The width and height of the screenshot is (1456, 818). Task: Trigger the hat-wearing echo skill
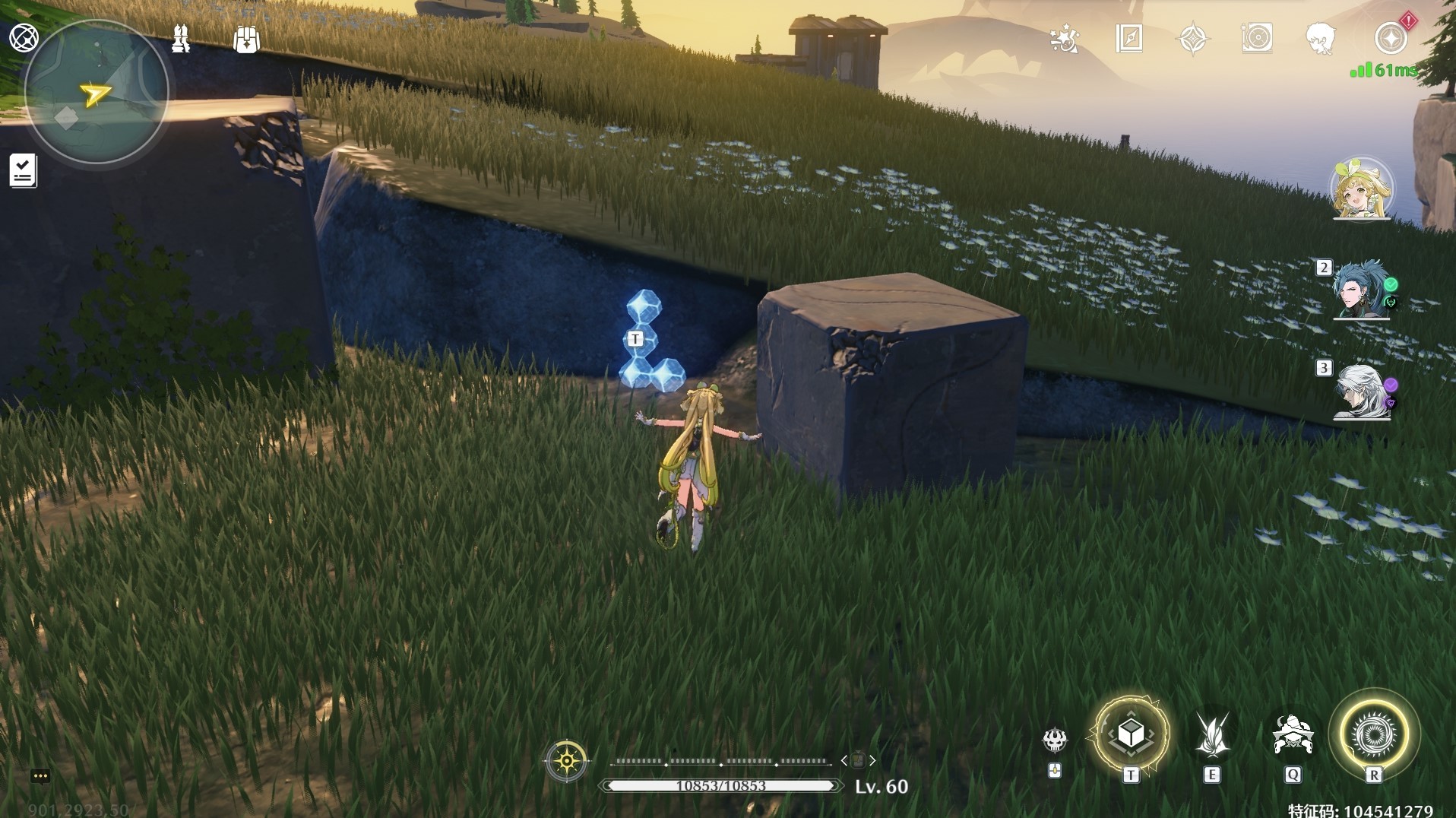pos(1293,734)
